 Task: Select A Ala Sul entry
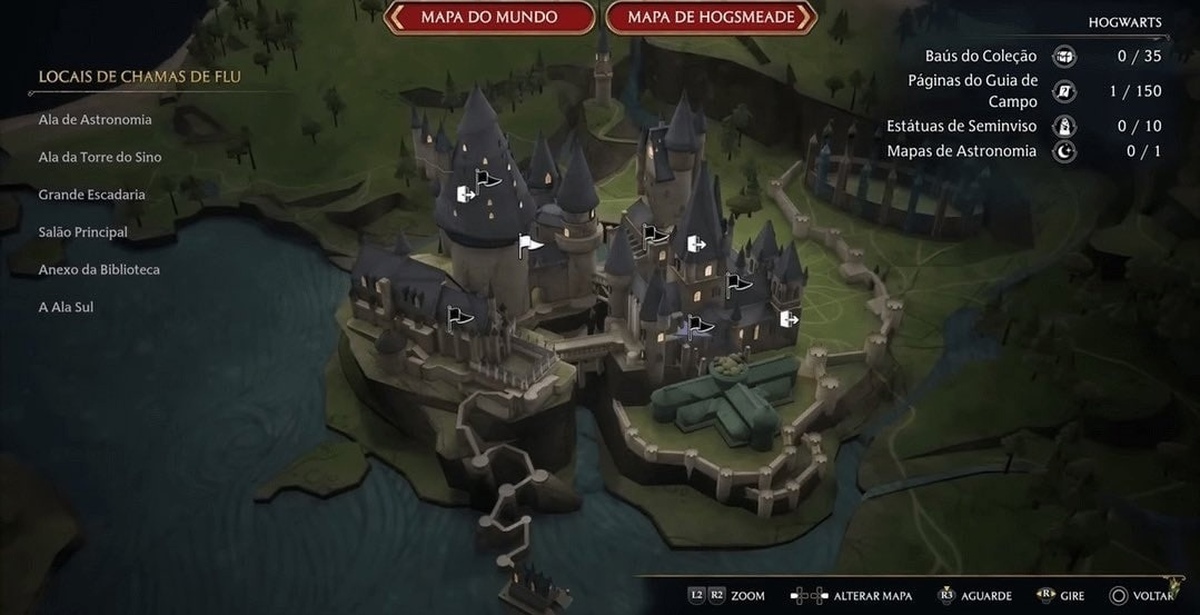click(66, 307)
